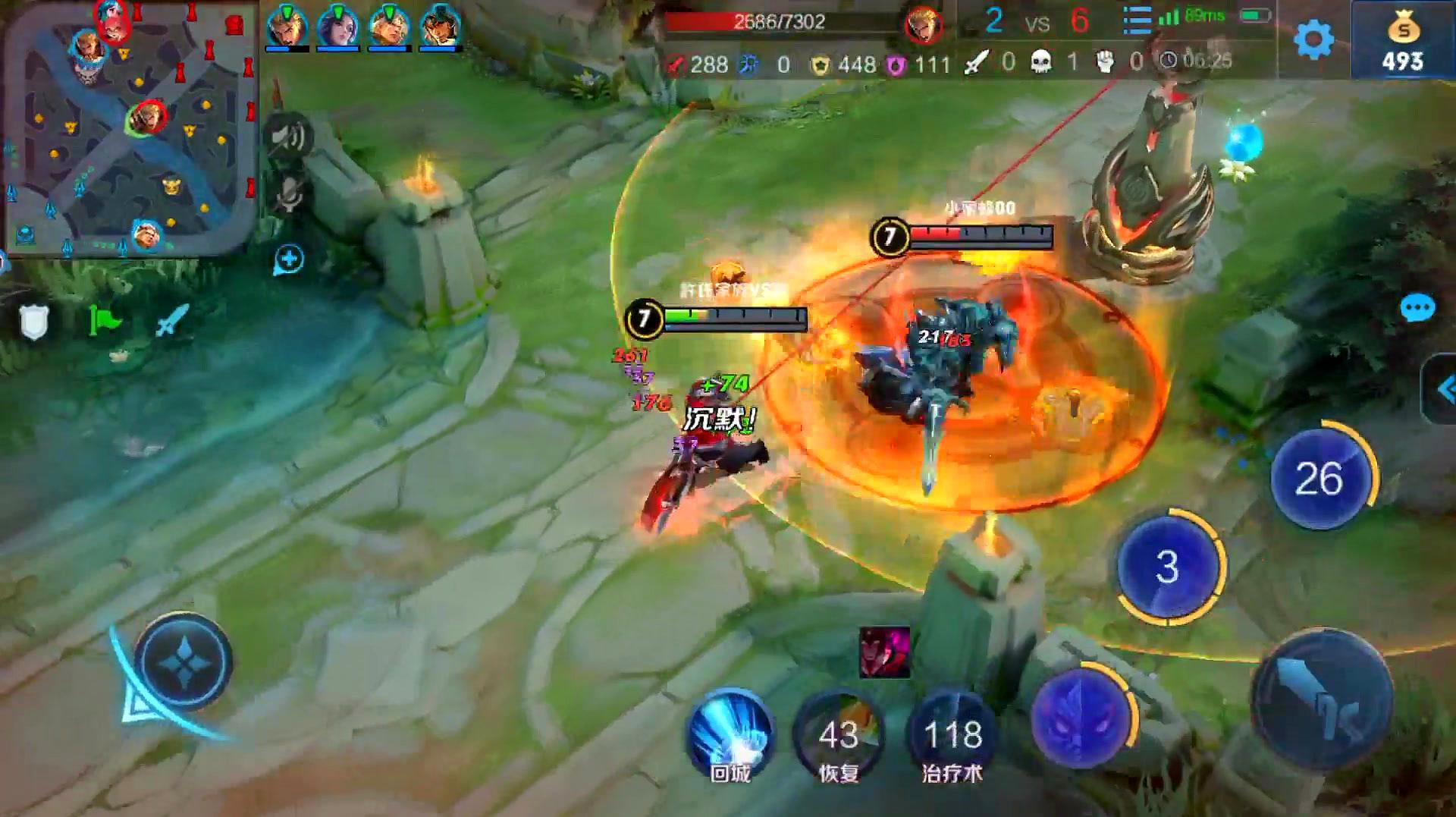
Task: Open the scoreboard list icon
Action: coord(1136,20)
